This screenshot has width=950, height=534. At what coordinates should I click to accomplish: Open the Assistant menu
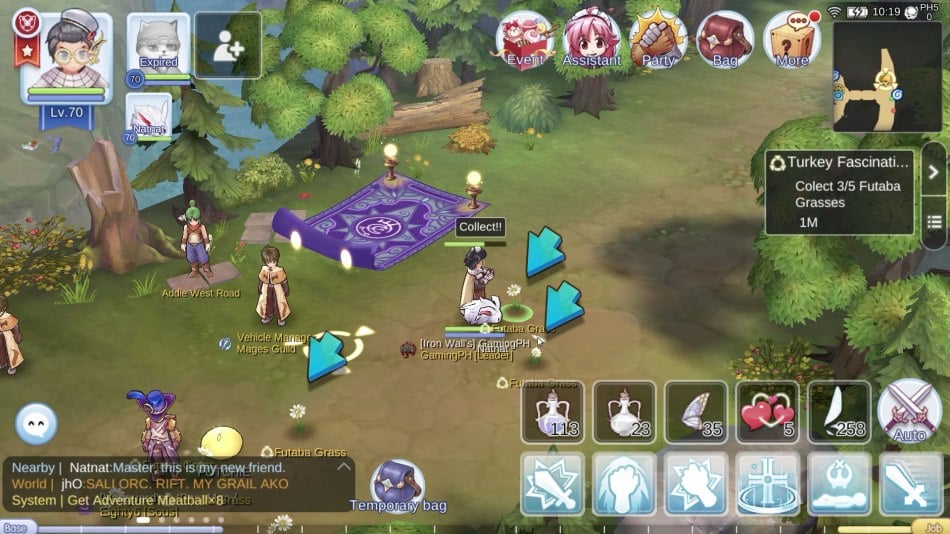click(592, 40)
